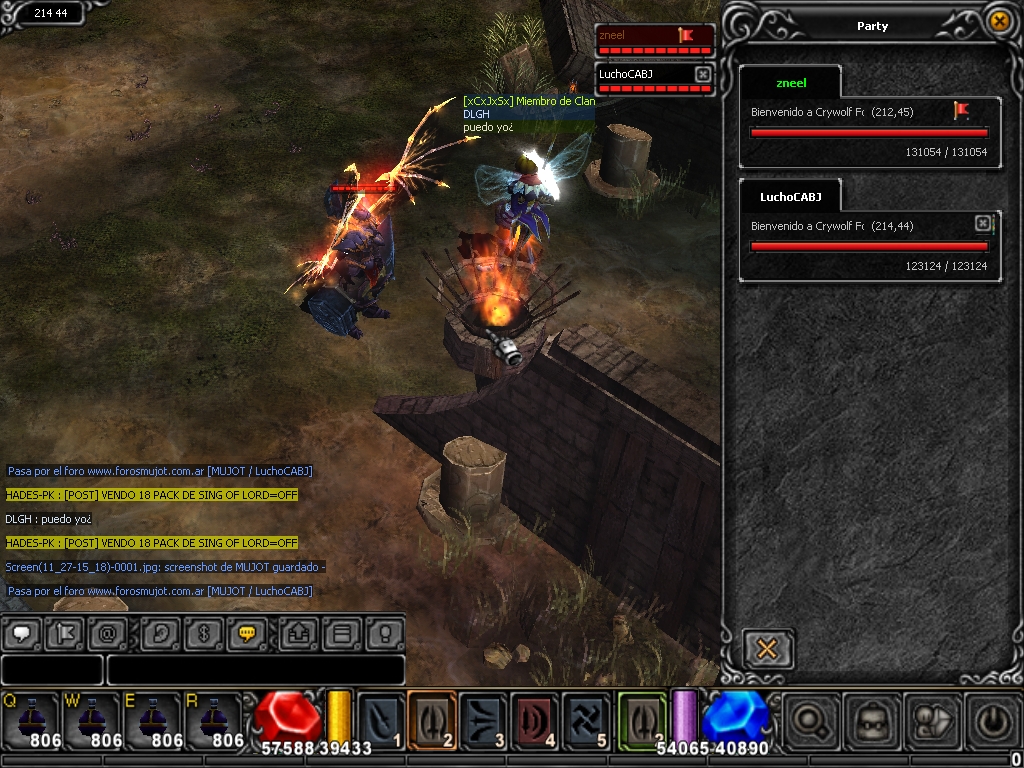
Task: Activate the swirl skill in hotbar slot 5
Action: point(586,719)
